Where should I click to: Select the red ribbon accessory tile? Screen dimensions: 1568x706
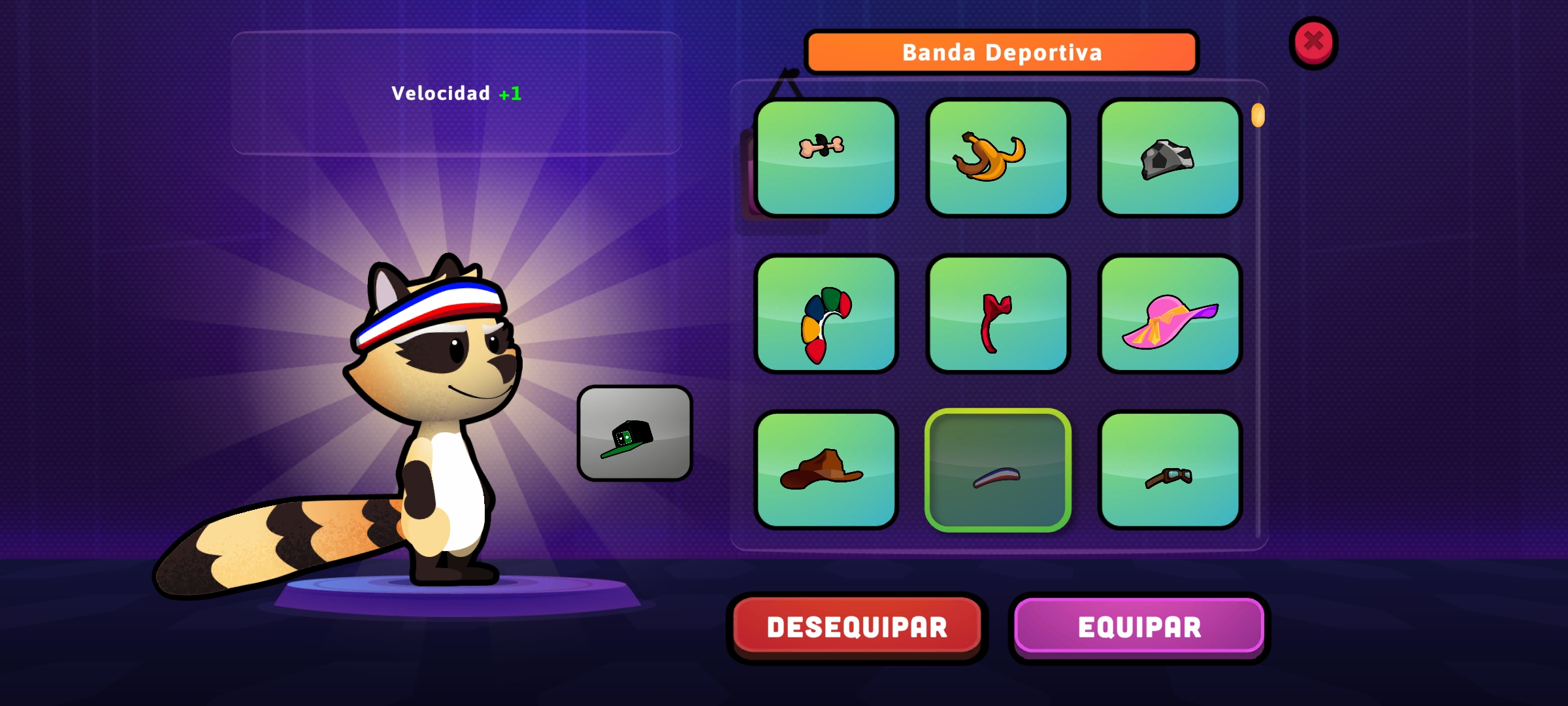click(x=998, y=314)
